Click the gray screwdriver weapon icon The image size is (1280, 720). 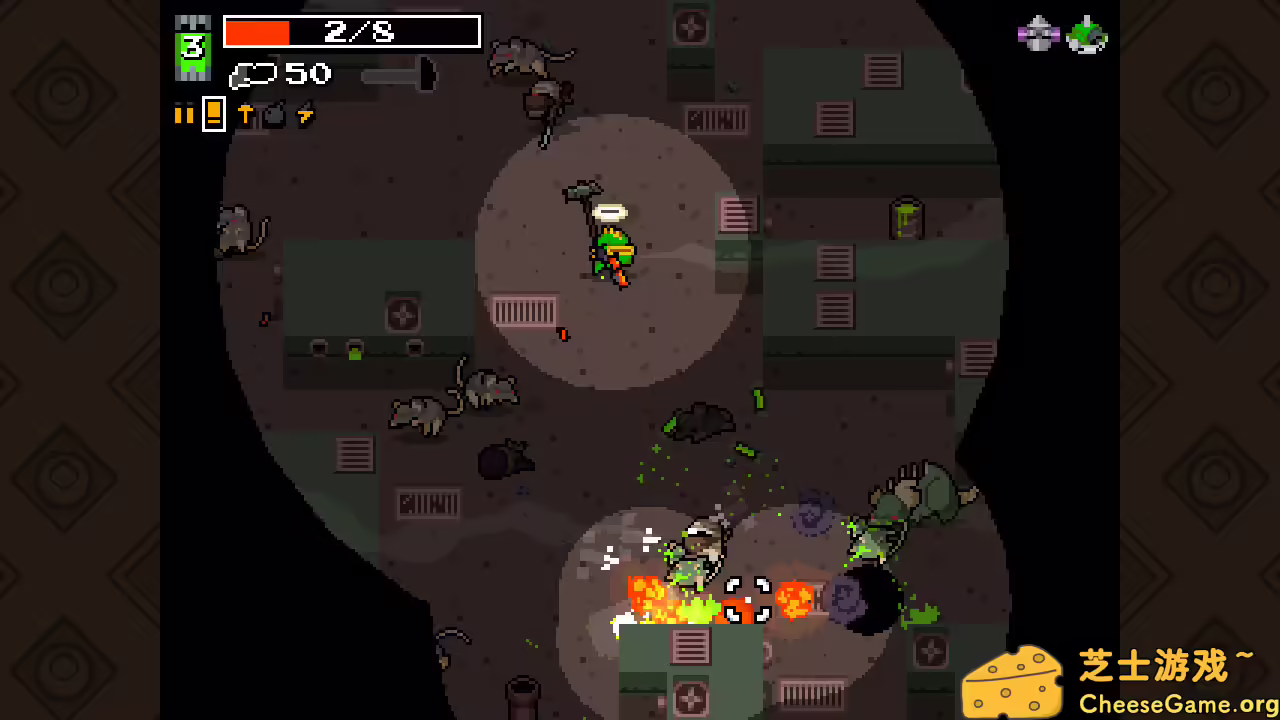pyautogui.click(x=400, y=76)
